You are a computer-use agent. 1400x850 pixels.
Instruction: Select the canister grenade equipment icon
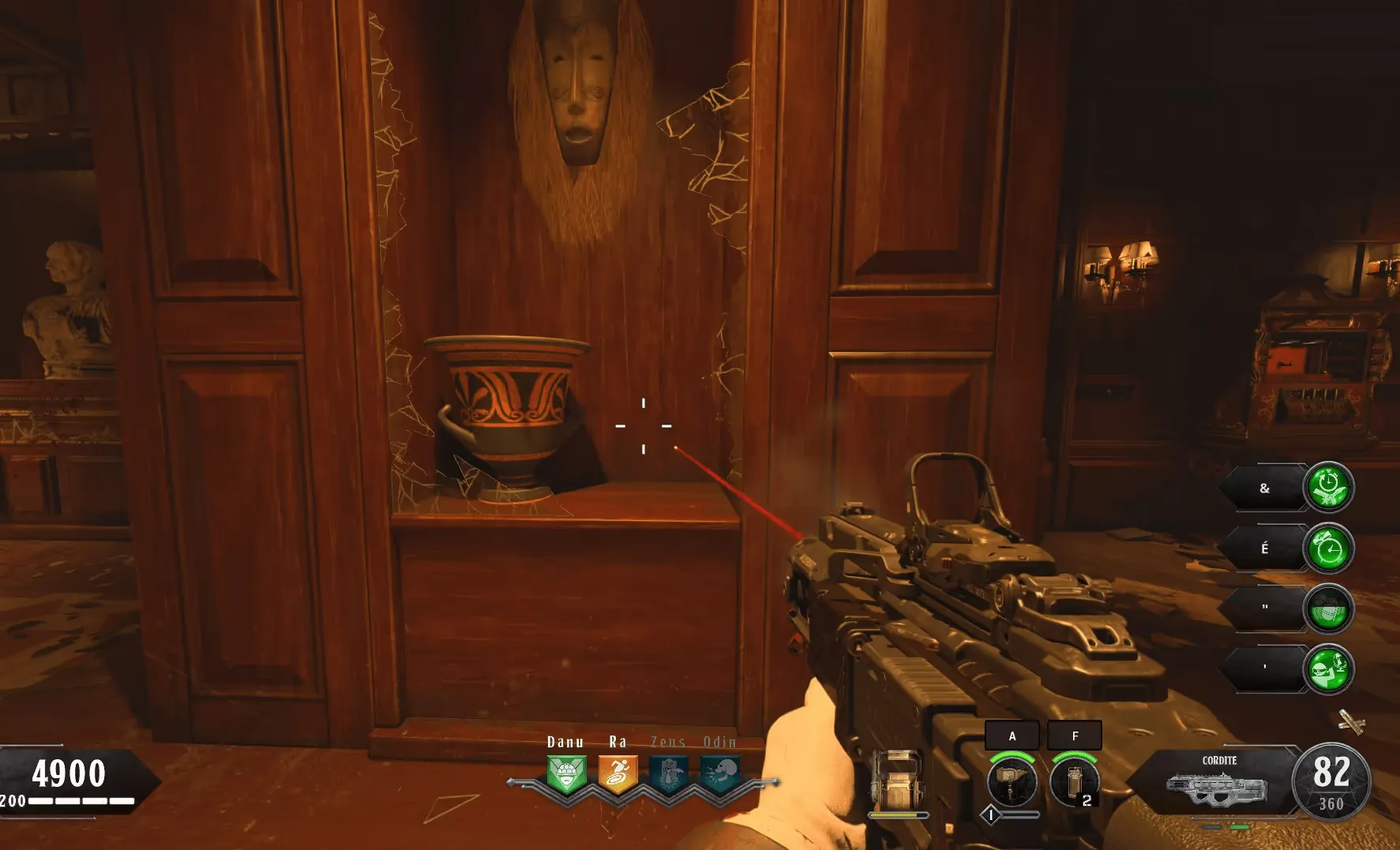(1074, 781)
